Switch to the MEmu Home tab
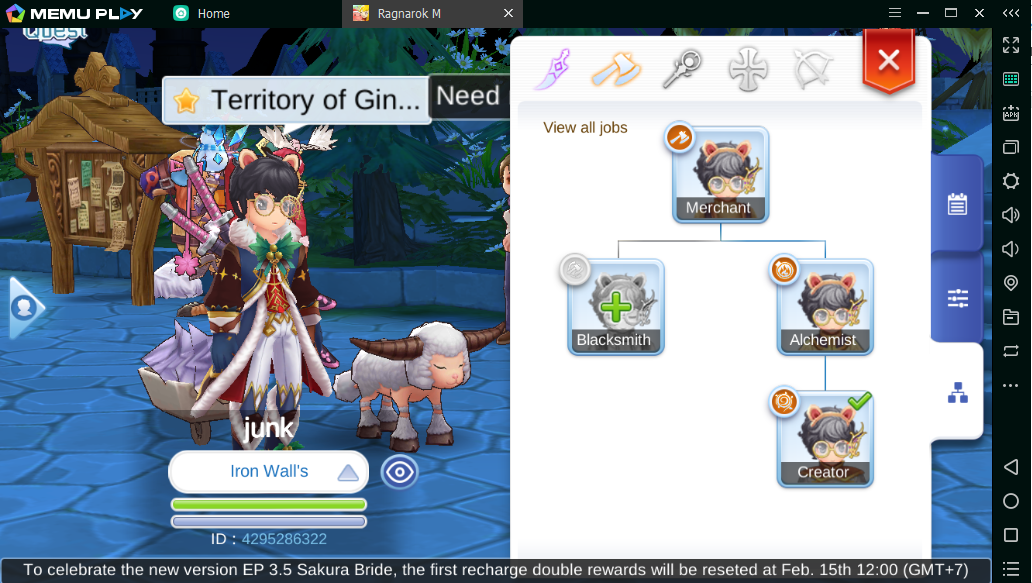 pyautogui.click(x=212, y=13)
